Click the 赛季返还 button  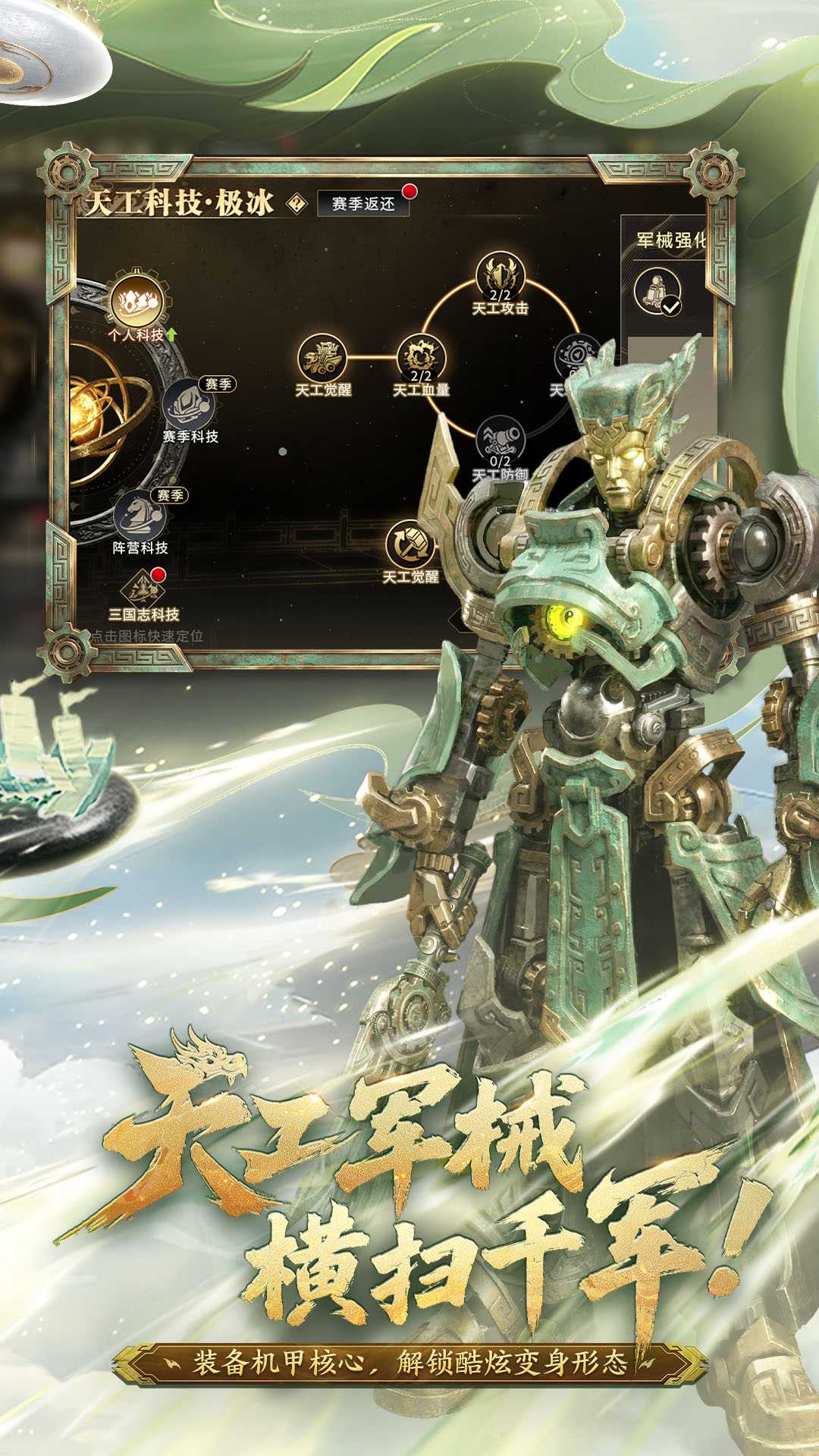[x=363, y=203]
